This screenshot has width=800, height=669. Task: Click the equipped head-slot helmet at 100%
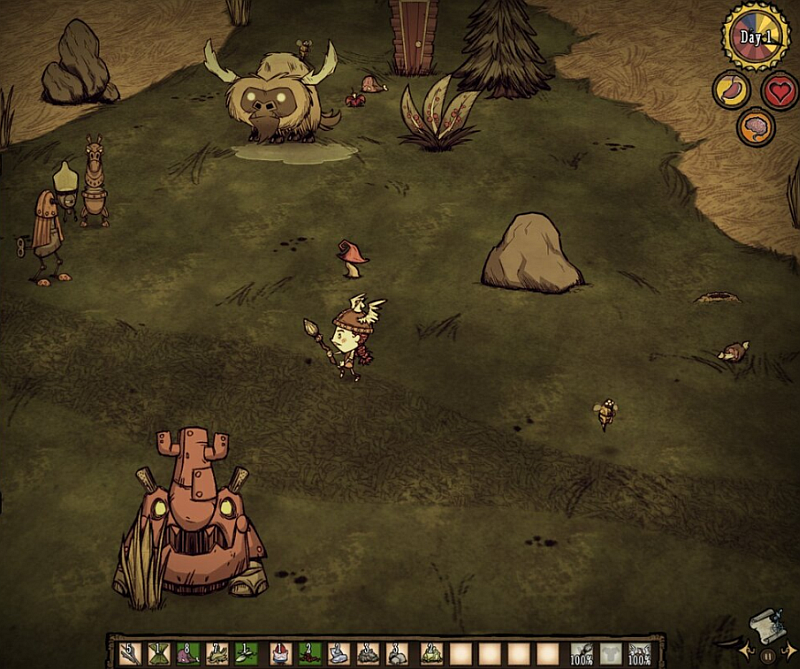point(640,654)
